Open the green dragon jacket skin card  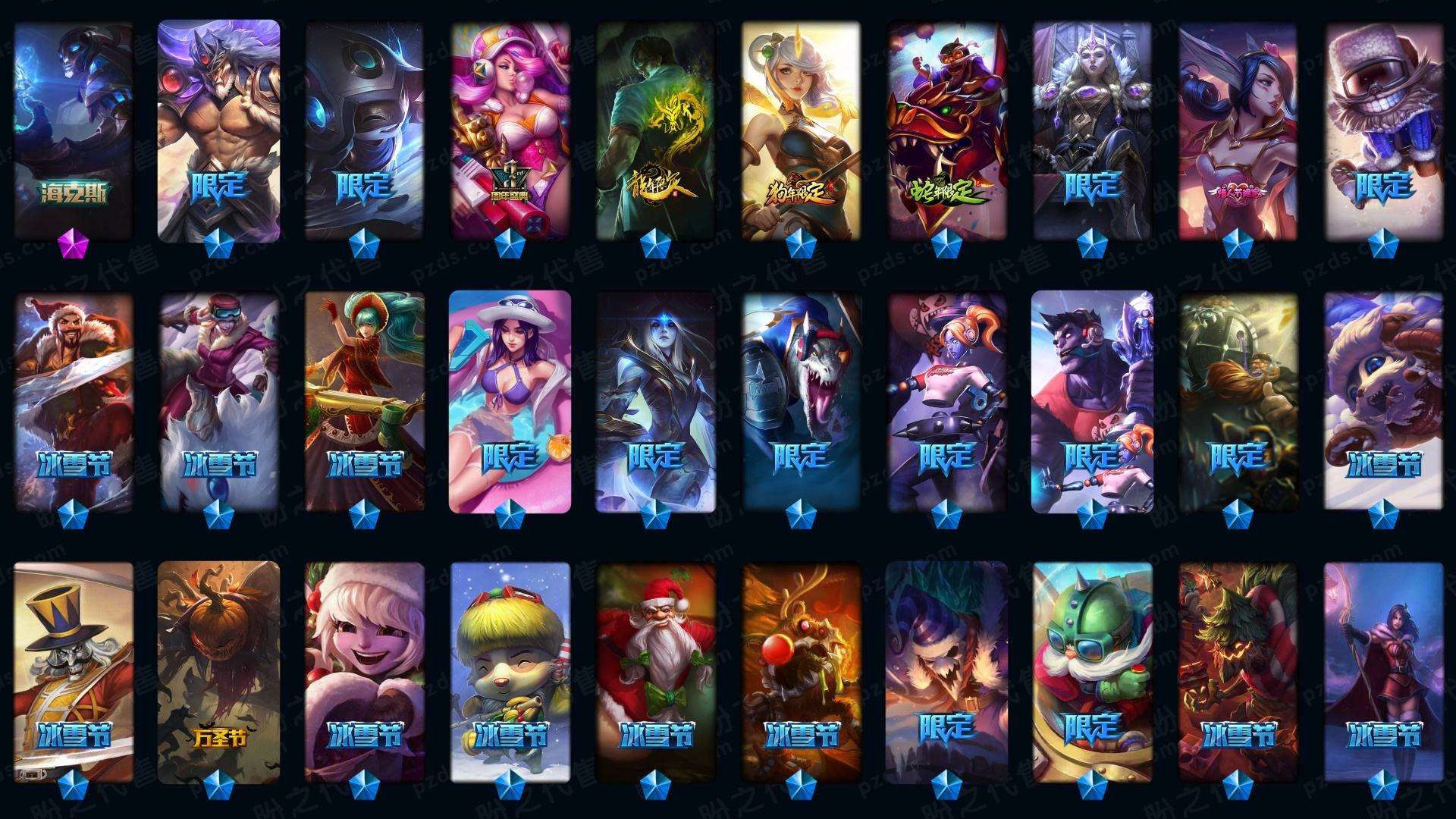(x=656, y=129)
